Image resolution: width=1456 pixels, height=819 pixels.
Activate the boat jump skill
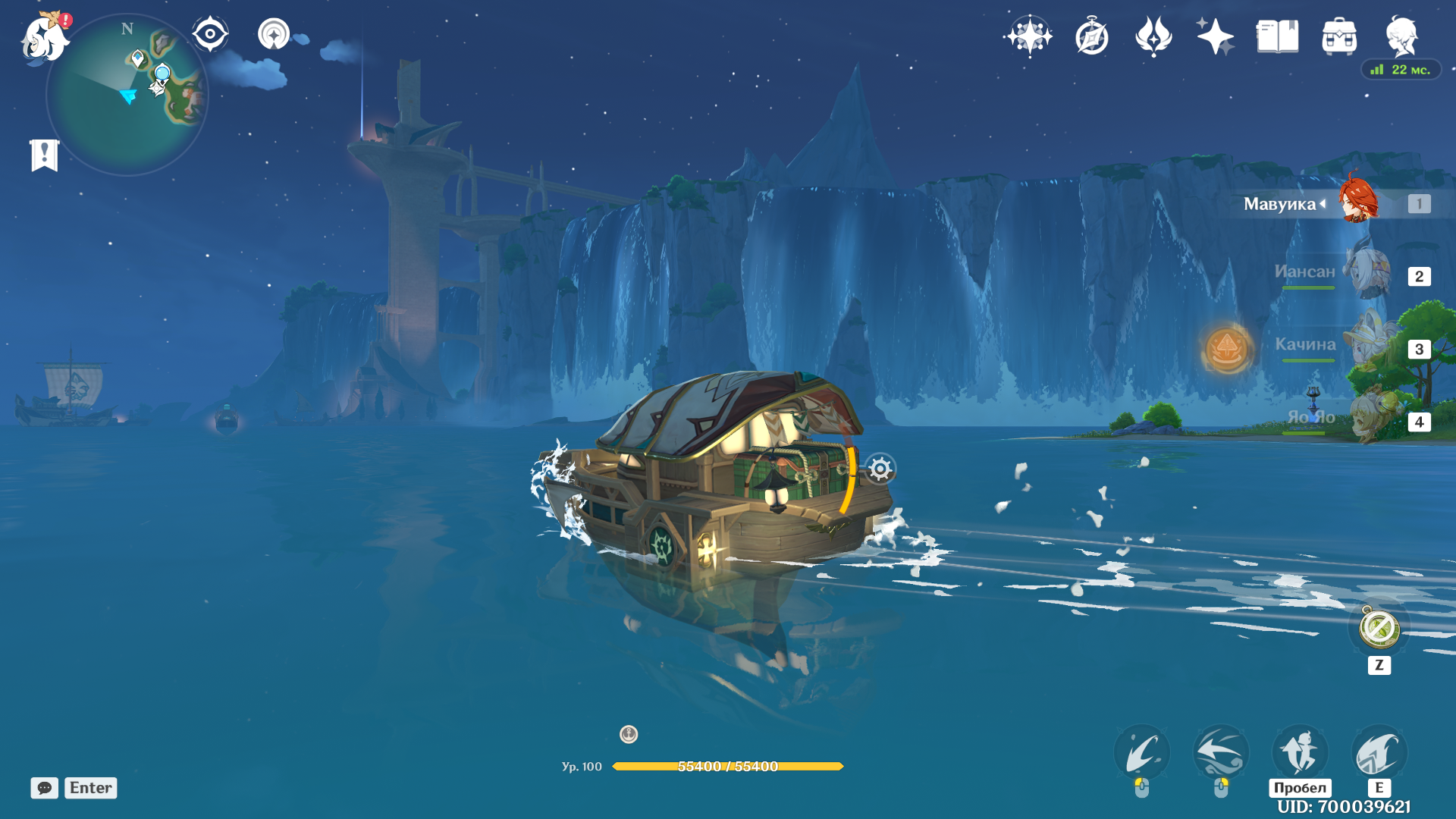pos(1300,752)
